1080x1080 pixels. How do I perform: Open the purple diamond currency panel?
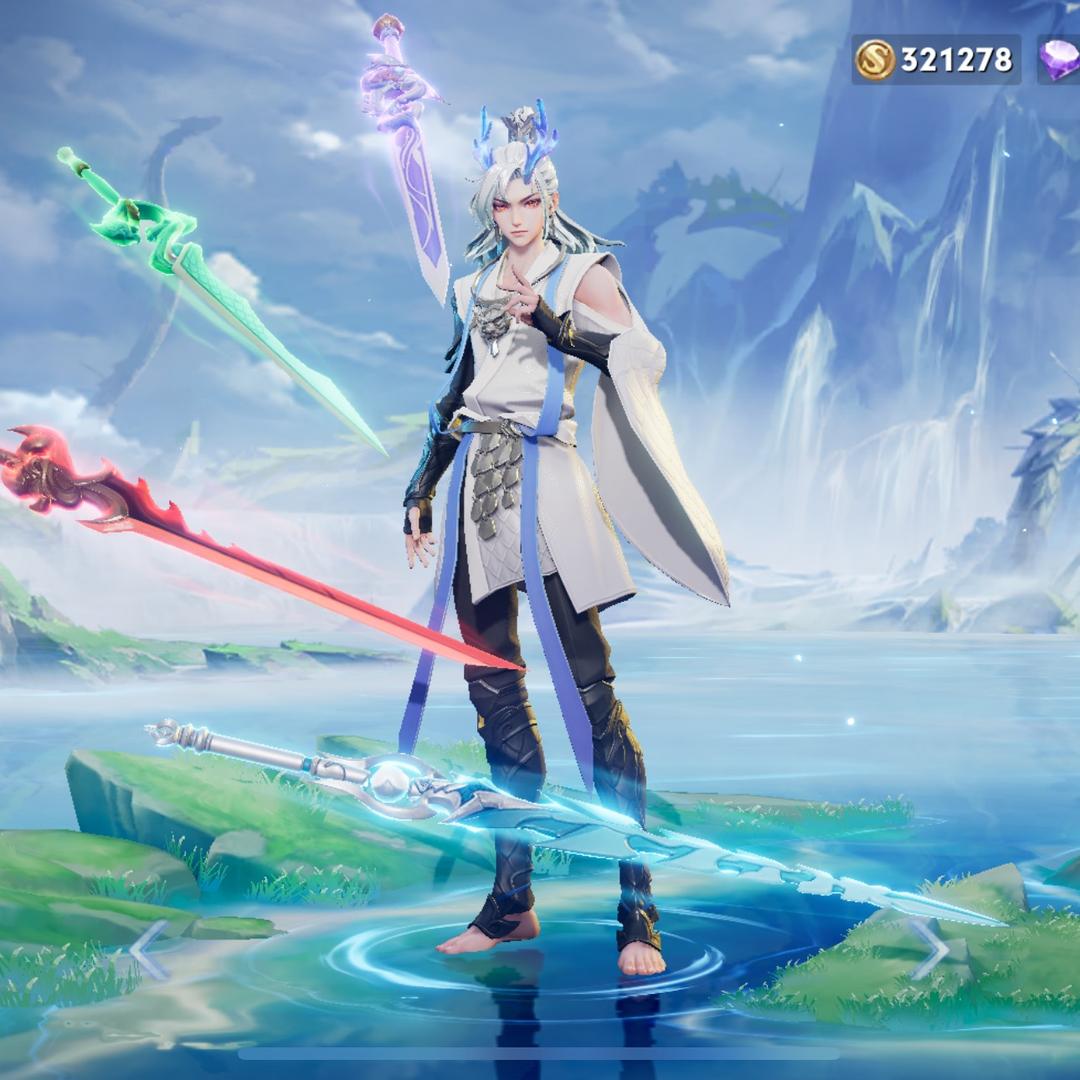click(1059, 60)
